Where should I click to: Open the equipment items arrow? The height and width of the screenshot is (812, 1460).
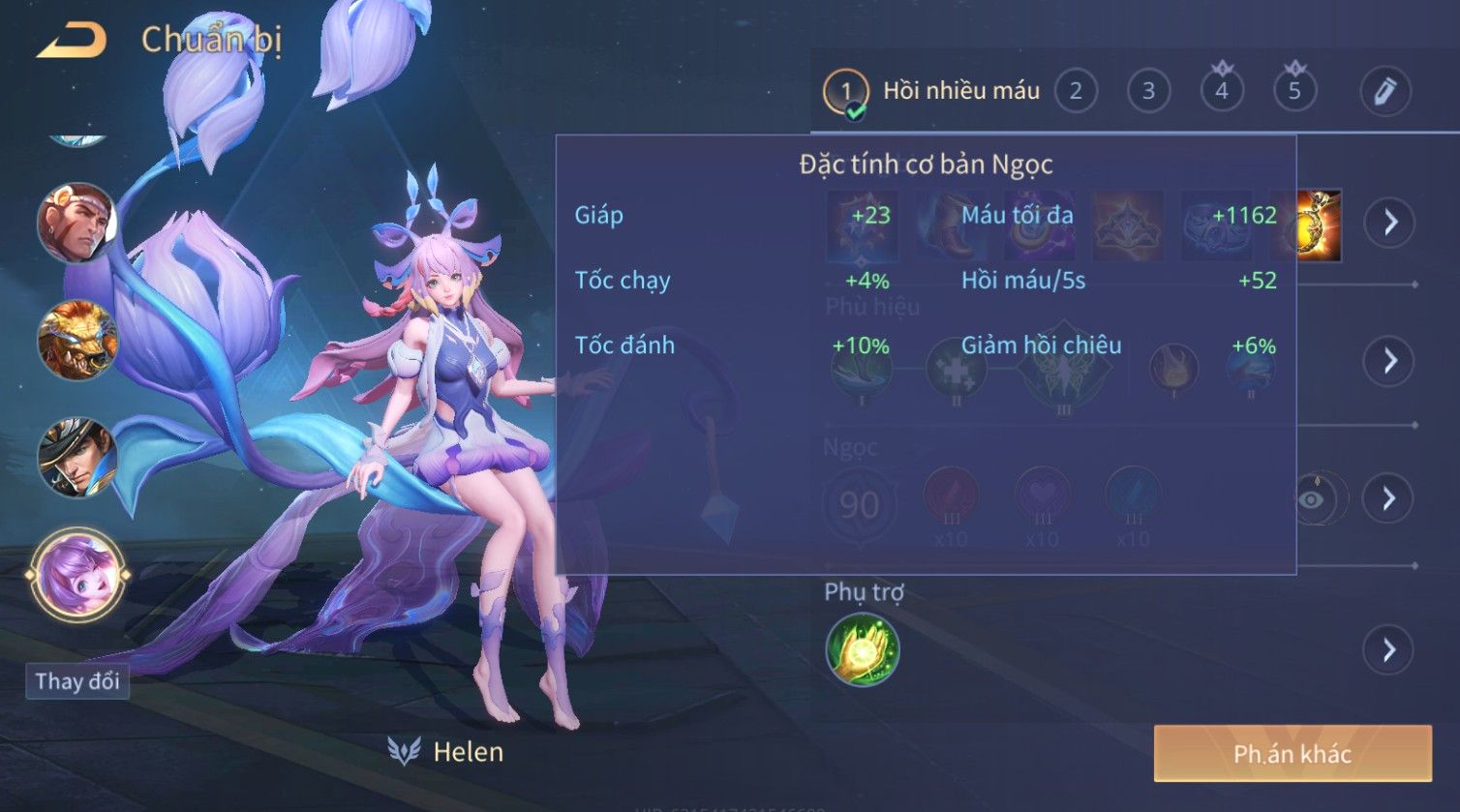point(1390,223)
